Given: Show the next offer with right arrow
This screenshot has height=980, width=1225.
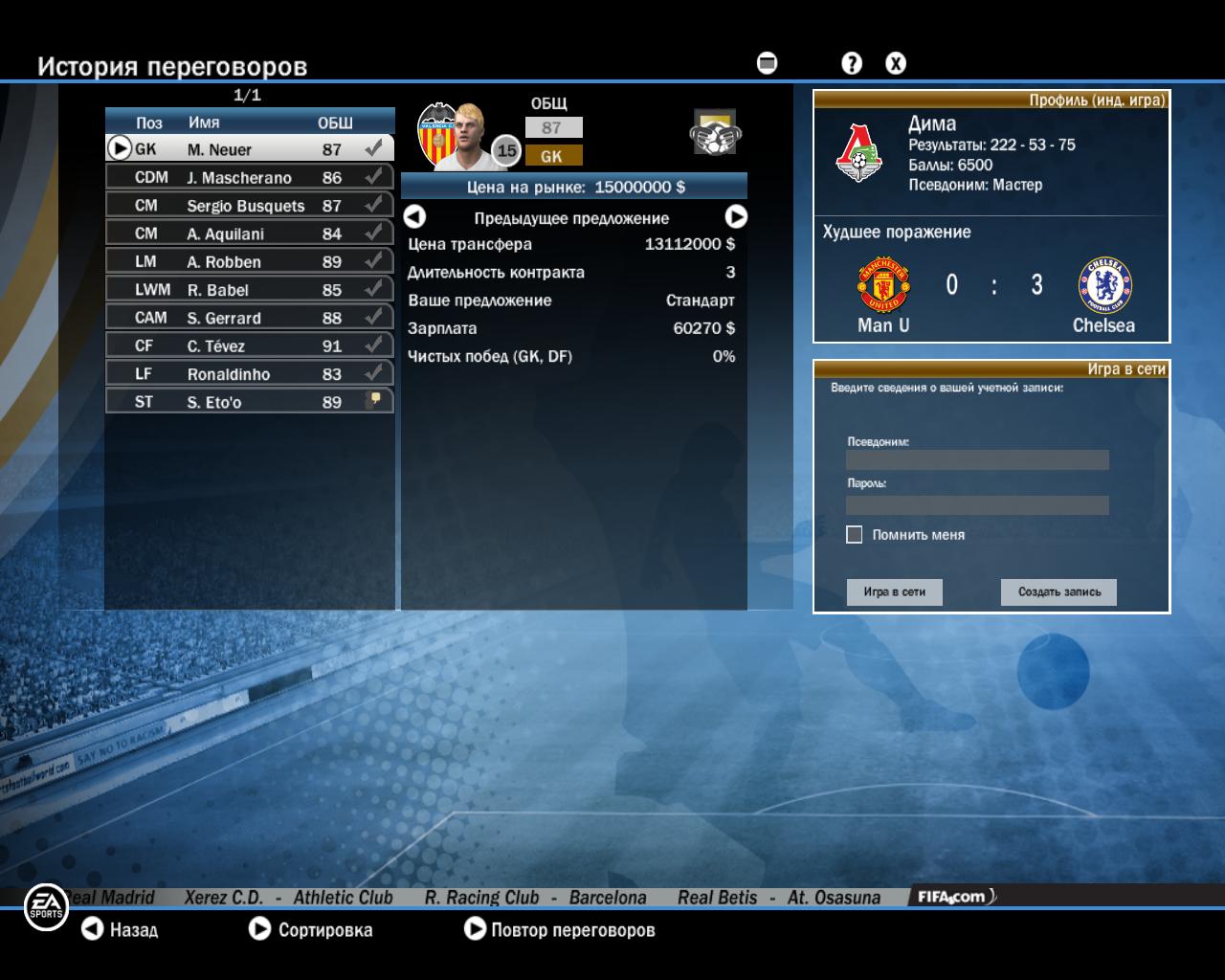Looking at the screenshot, I should click(735, 217).
